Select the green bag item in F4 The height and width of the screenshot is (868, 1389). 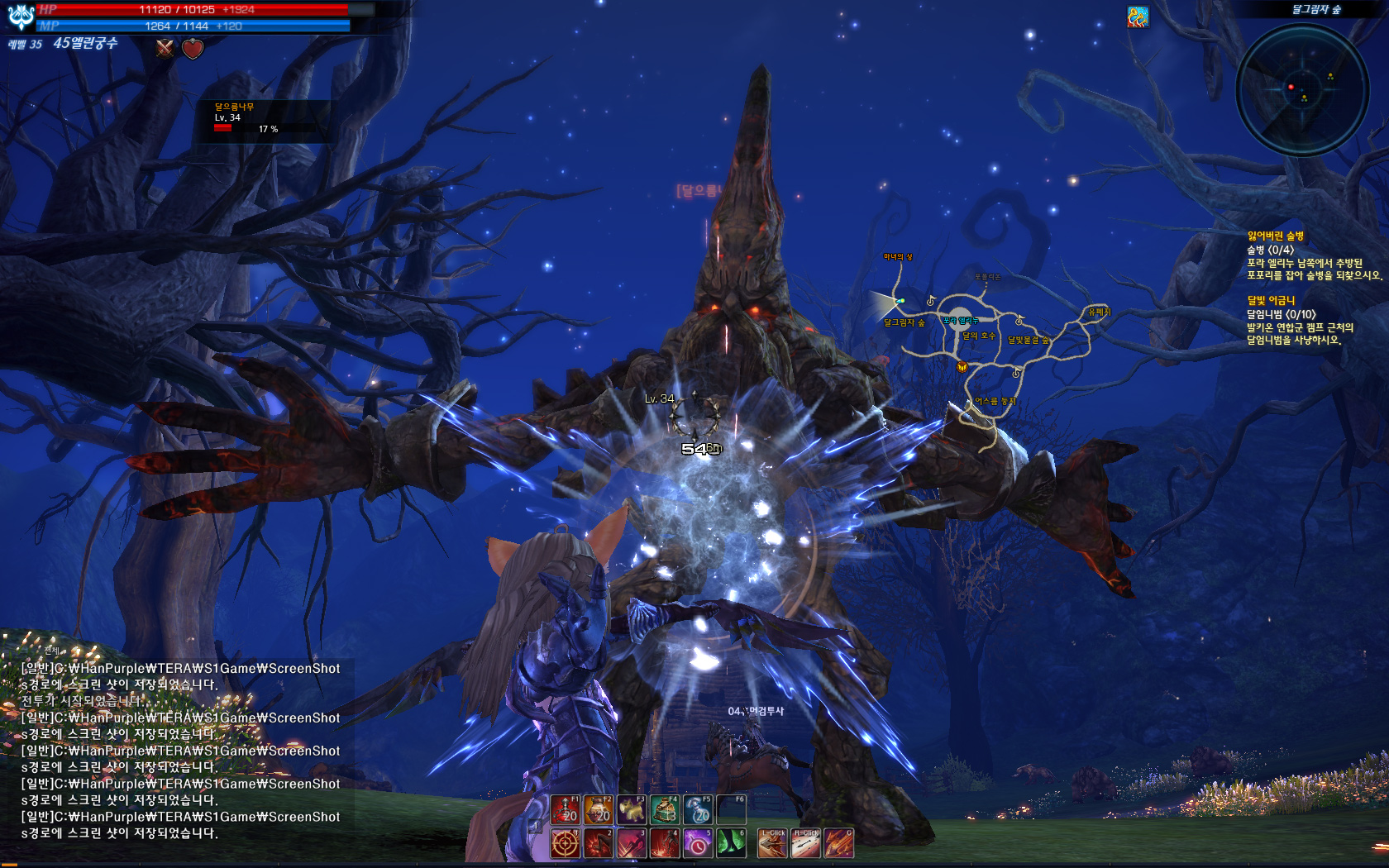click(x=665, y=810)
